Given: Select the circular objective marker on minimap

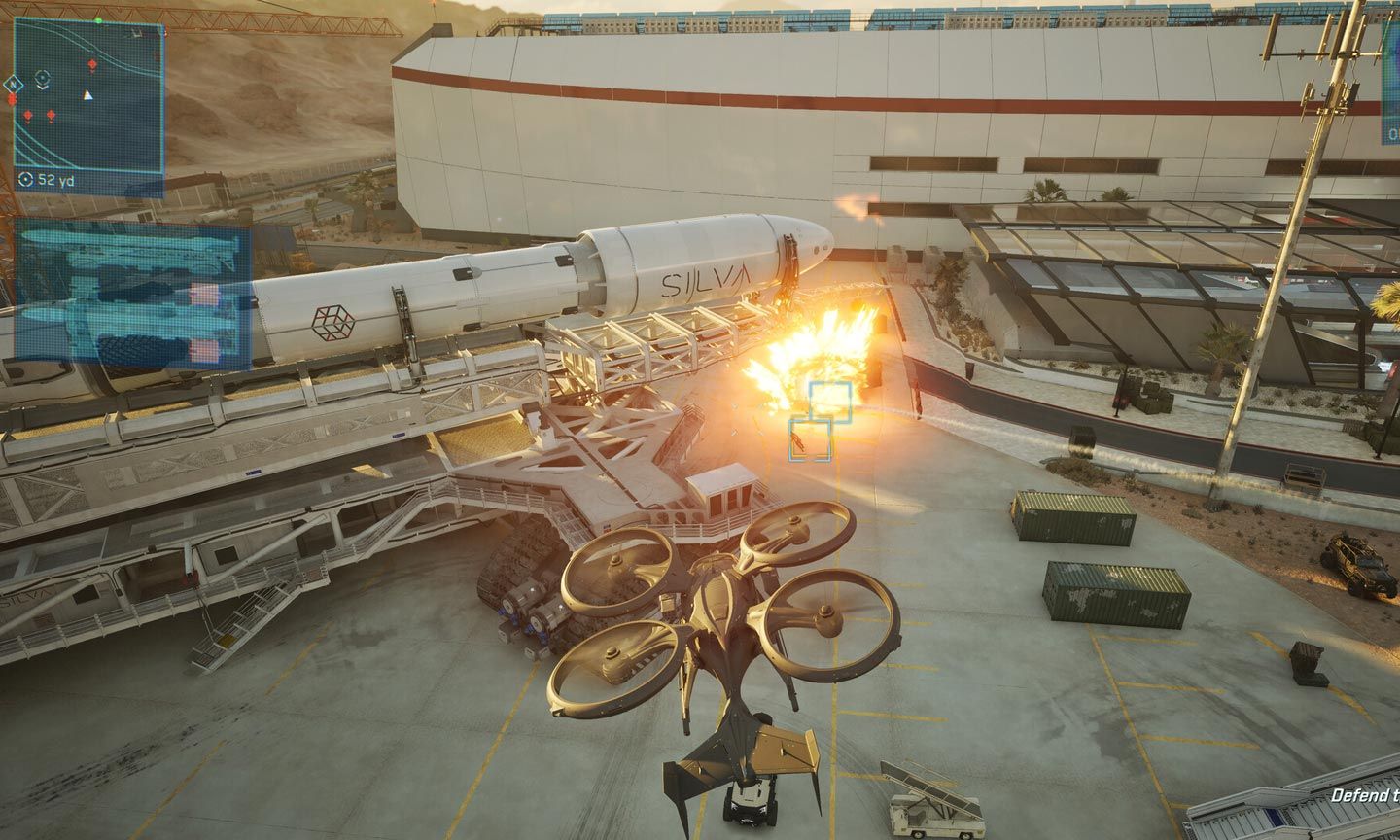Looking at the screenshot, I should [x=42, y=77].
